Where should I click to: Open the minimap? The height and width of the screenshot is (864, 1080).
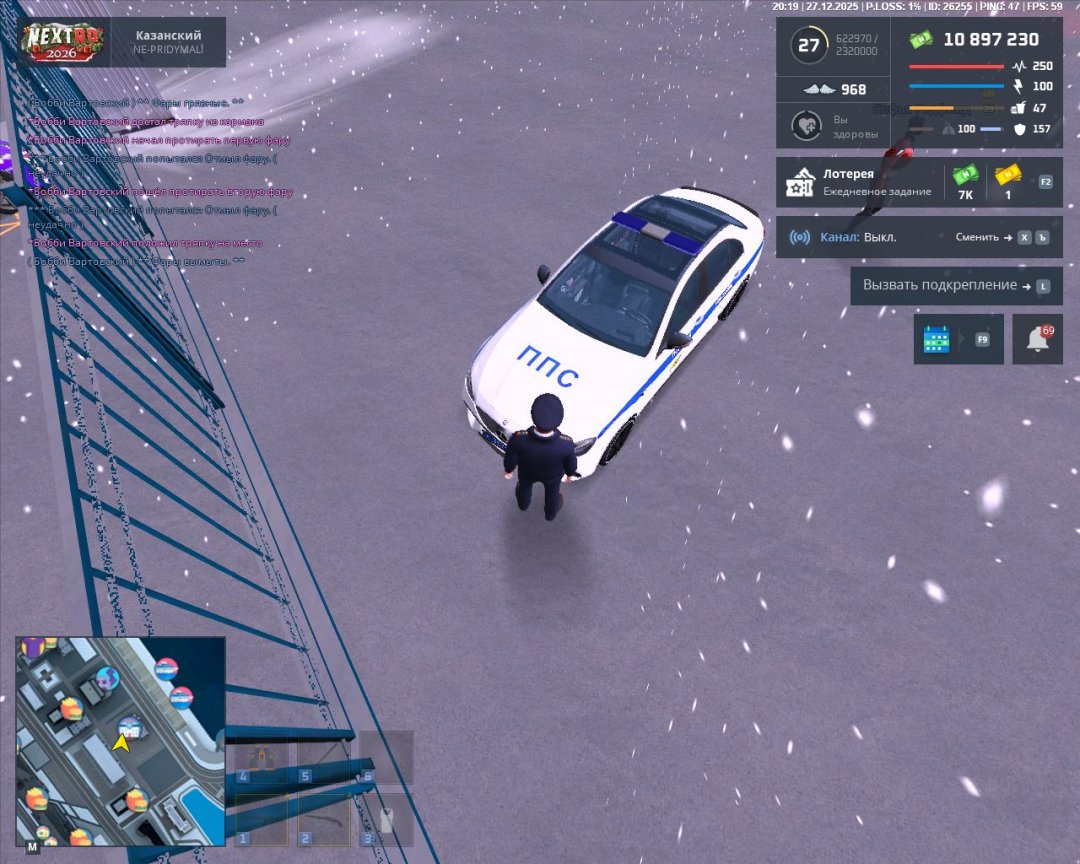(120, 740)
